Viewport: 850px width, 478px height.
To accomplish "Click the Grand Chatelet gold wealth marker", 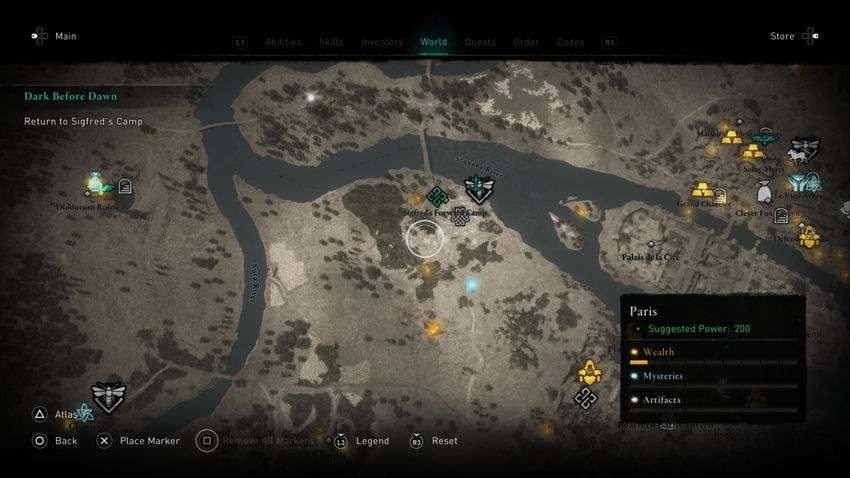I will [701, 190].
